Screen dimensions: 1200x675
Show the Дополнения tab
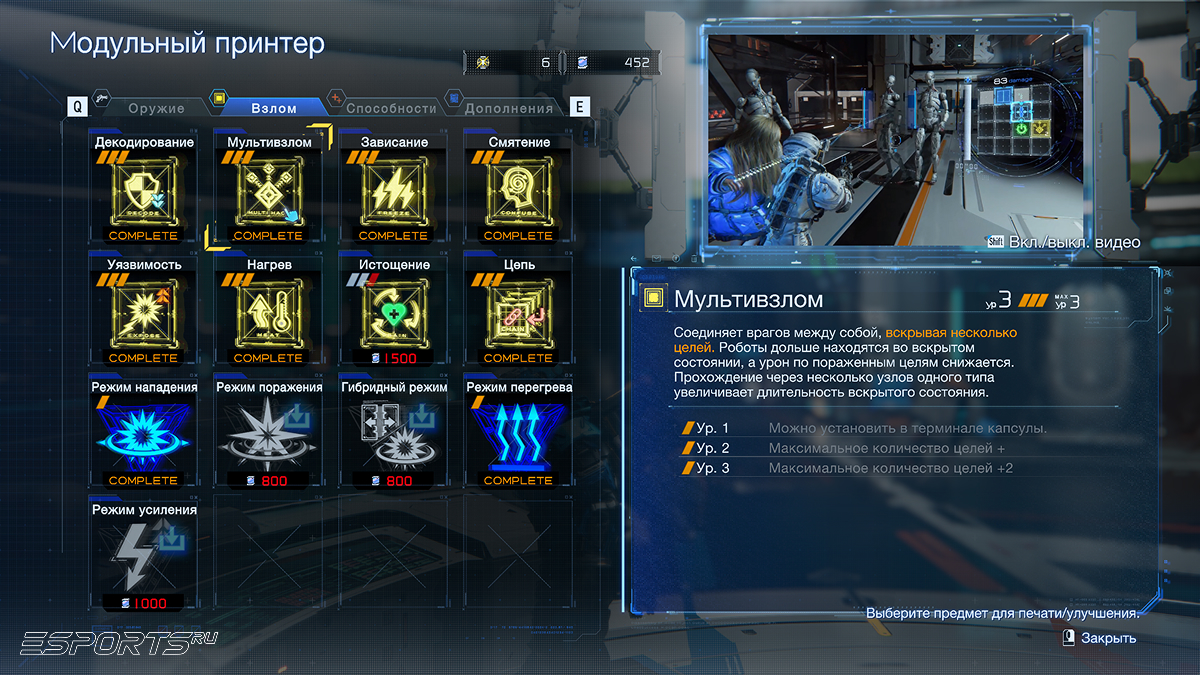pyautogui.click(x=508, y=108)
